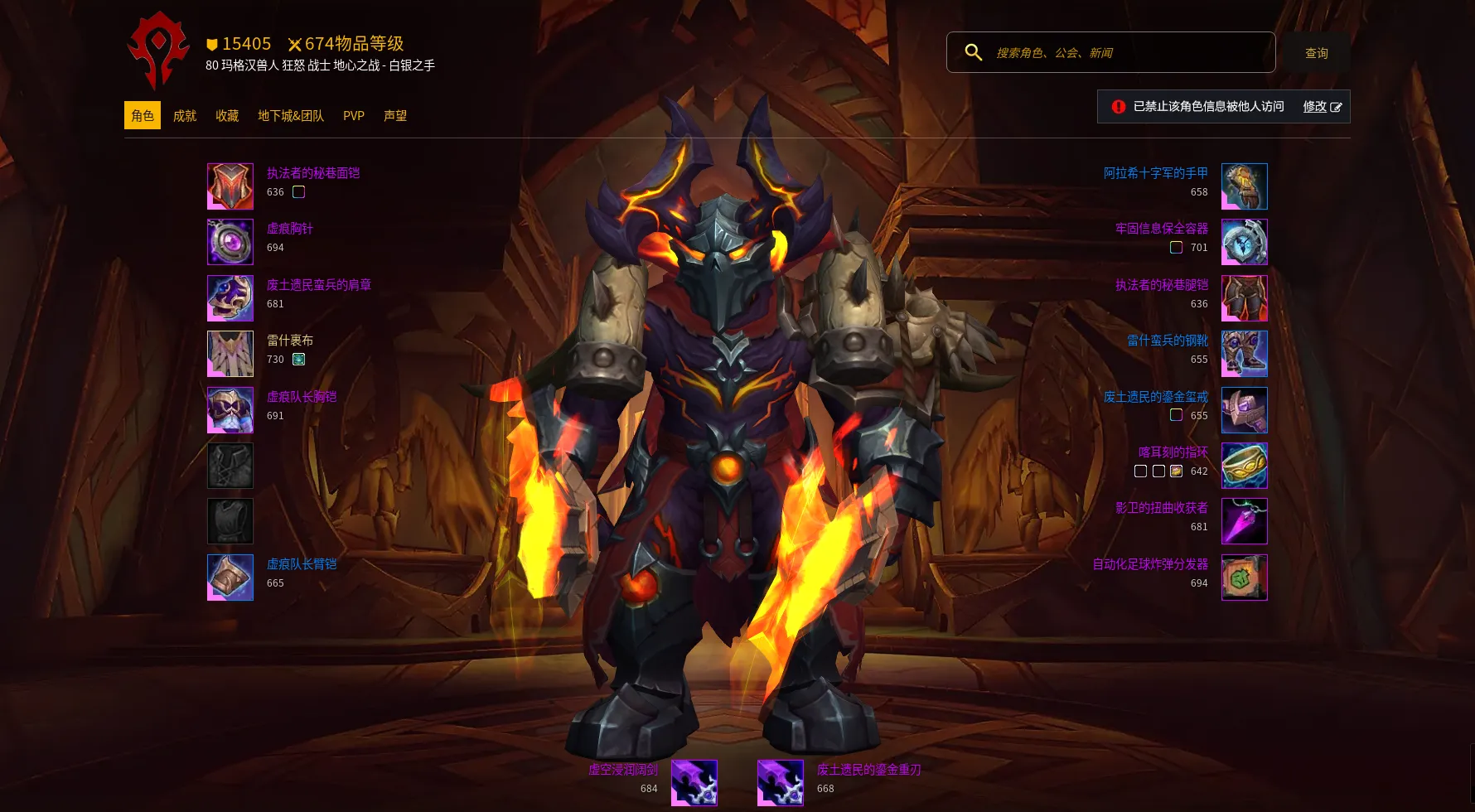The width and height of the screenshot is (1475, 812).
Task: Show the PVP tab
Action: 354,116
